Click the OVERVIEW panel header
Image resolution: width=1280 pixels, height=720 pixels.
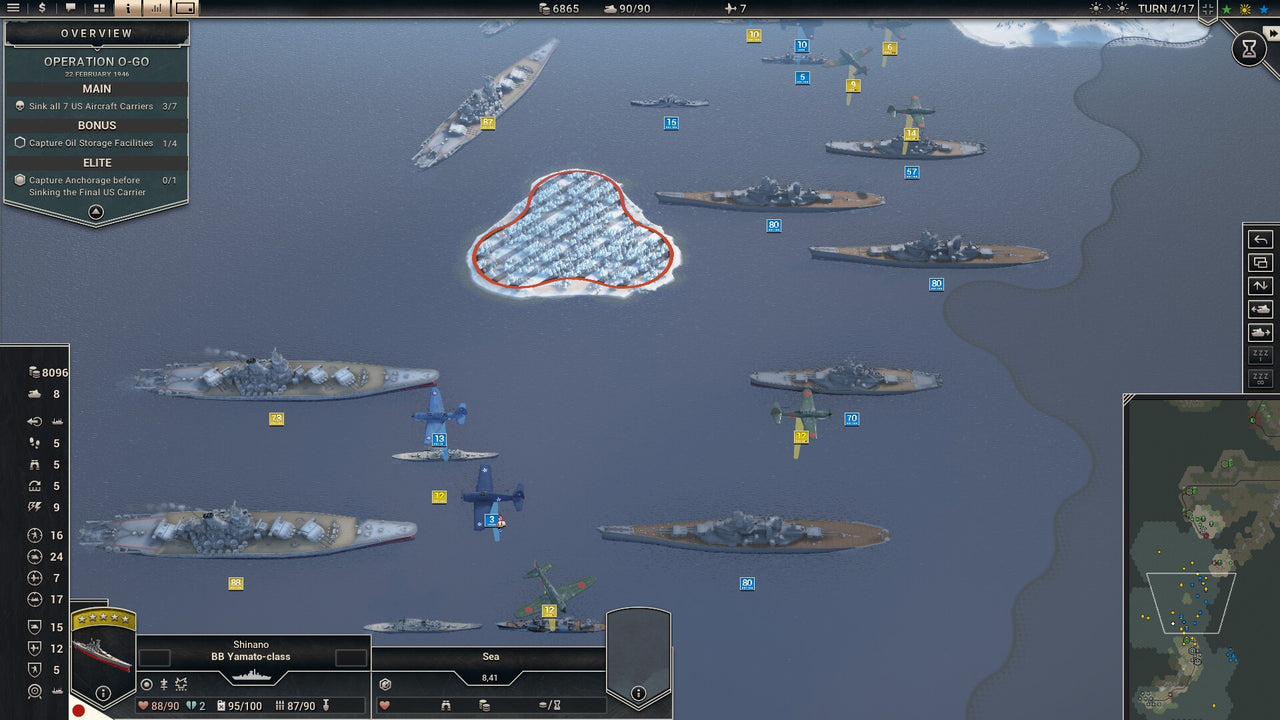click(95, 32)
